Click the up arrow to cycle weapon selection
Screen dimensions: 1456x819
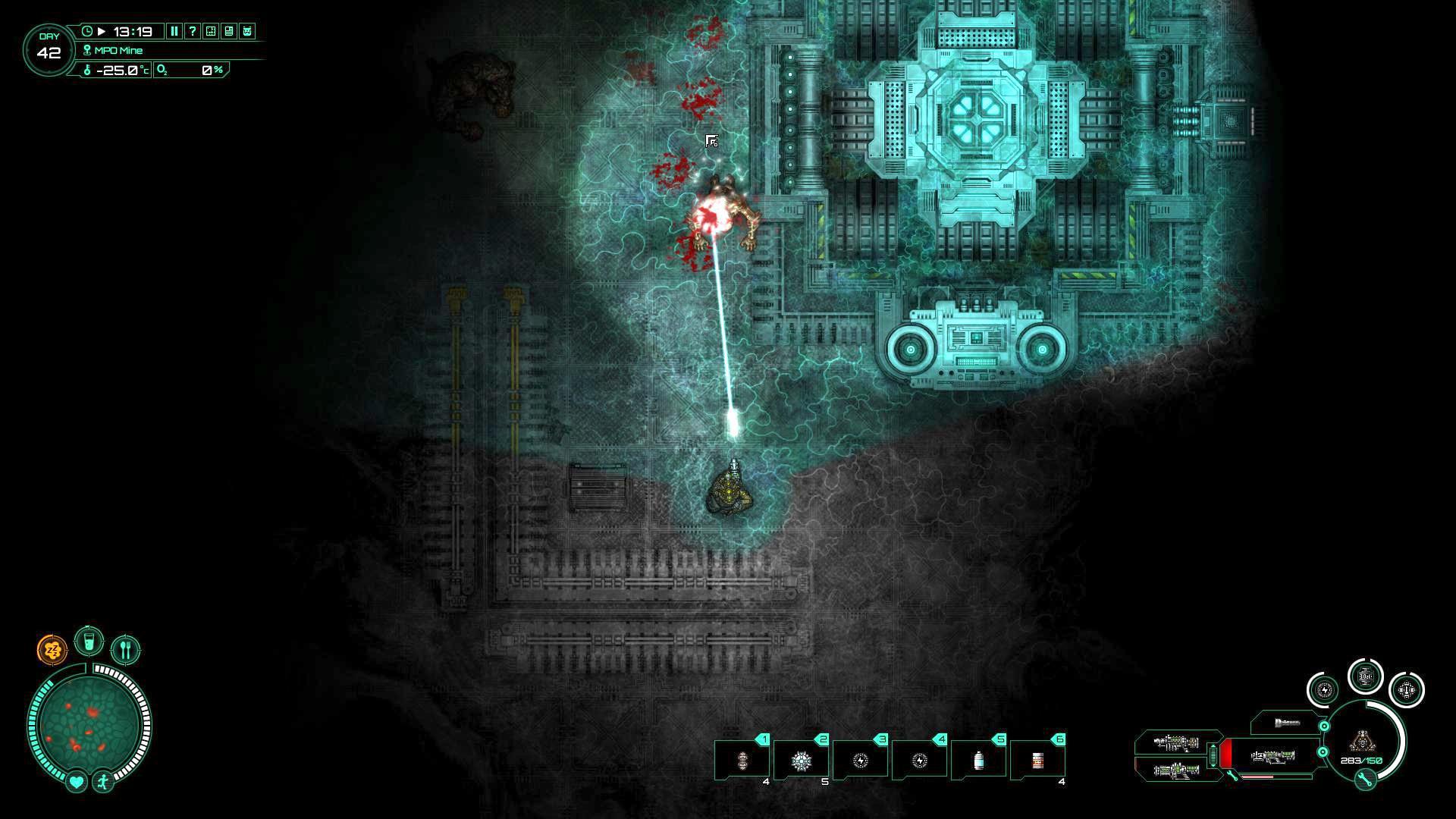[x=1213, y=745]
